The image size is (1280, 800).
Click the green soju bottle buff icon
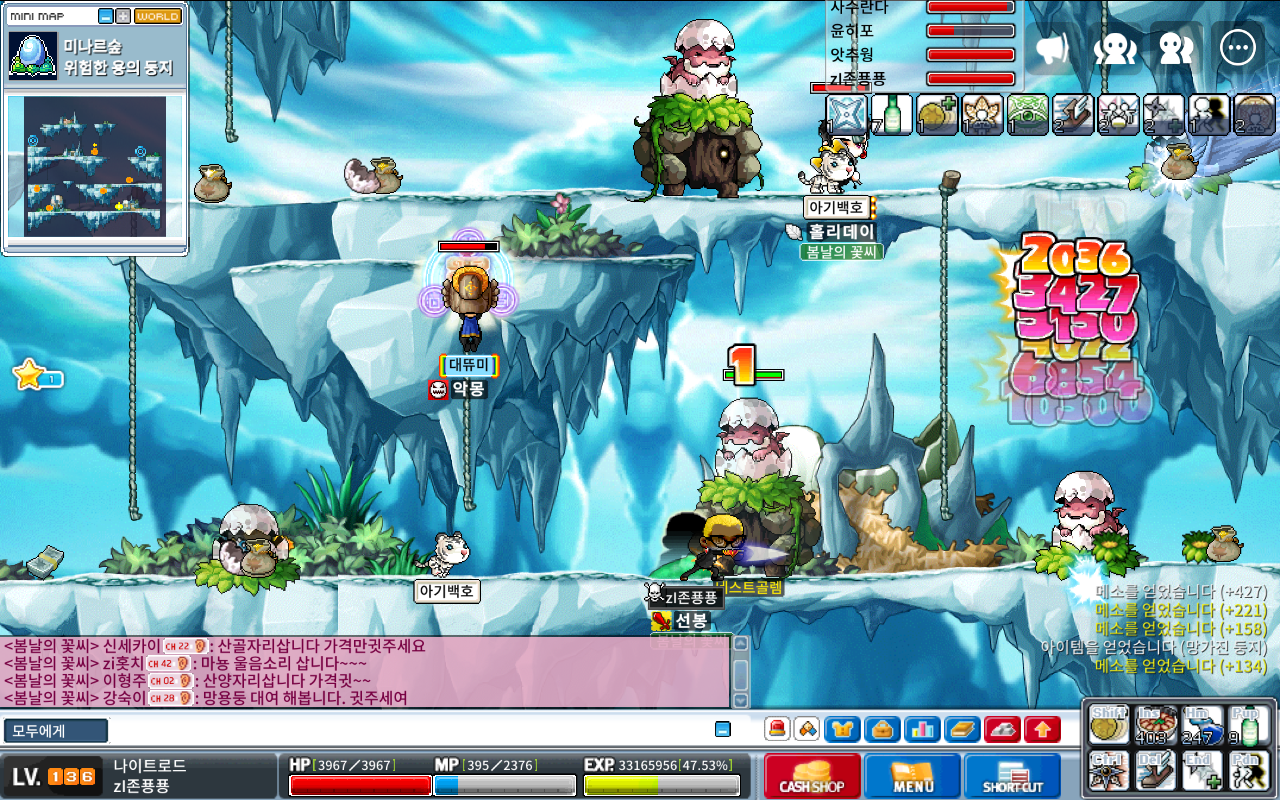(x=890, y=113)
